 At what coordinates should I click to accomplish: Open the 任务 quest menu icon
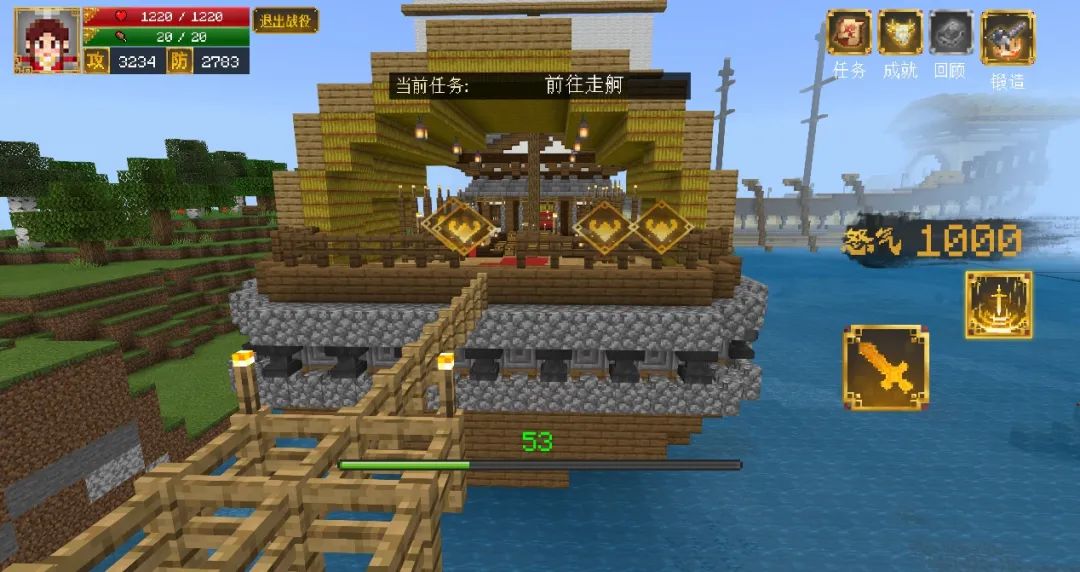tap(849, 33)
